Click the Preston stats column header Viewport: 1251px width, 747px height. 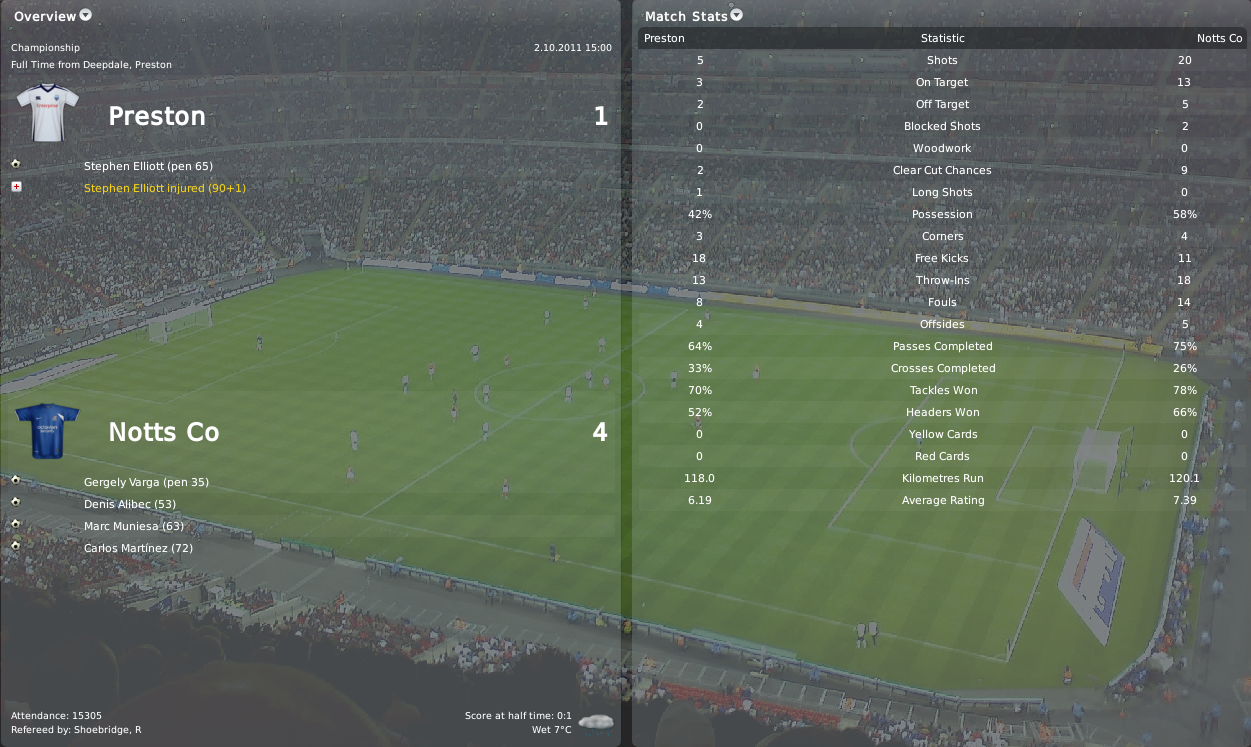pyautogui.click(x=664, y=38)
